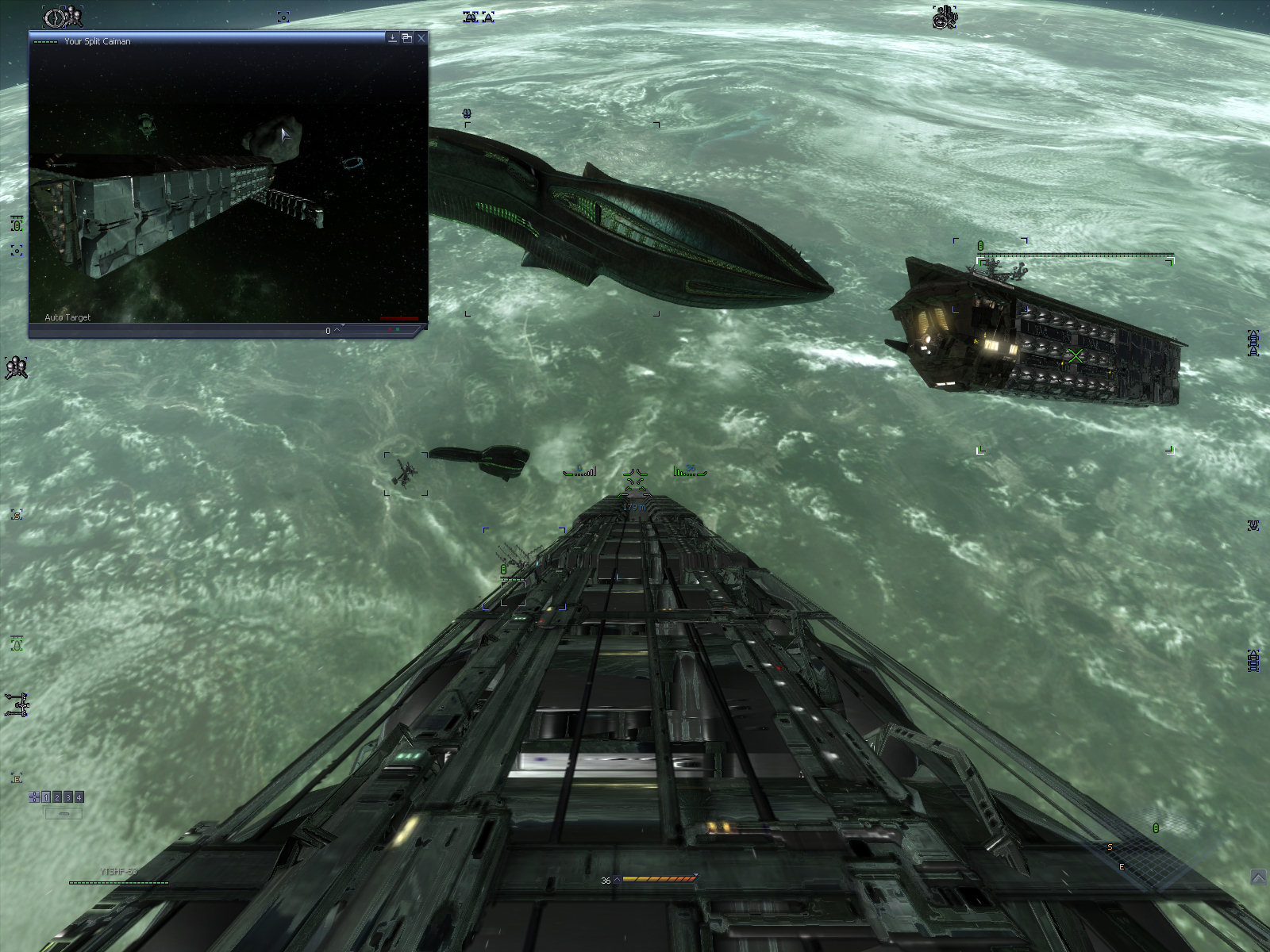1270x952 pixels.
Task: Click the crosshair weapon-mode icon
Action: point(34,797)
